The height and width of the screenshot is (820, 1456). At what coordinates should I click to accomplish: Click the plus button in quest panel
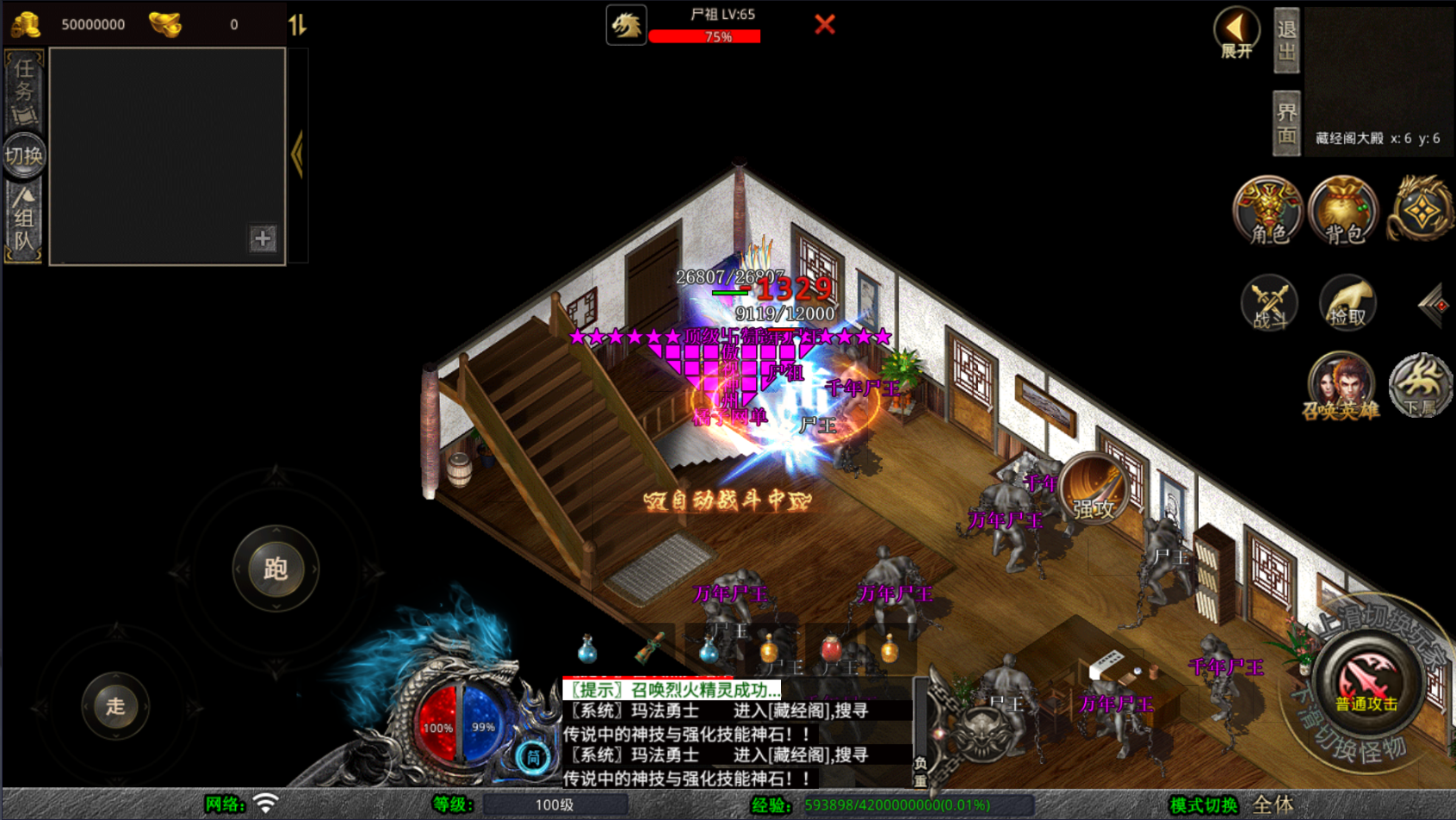(x=263, y=239)
